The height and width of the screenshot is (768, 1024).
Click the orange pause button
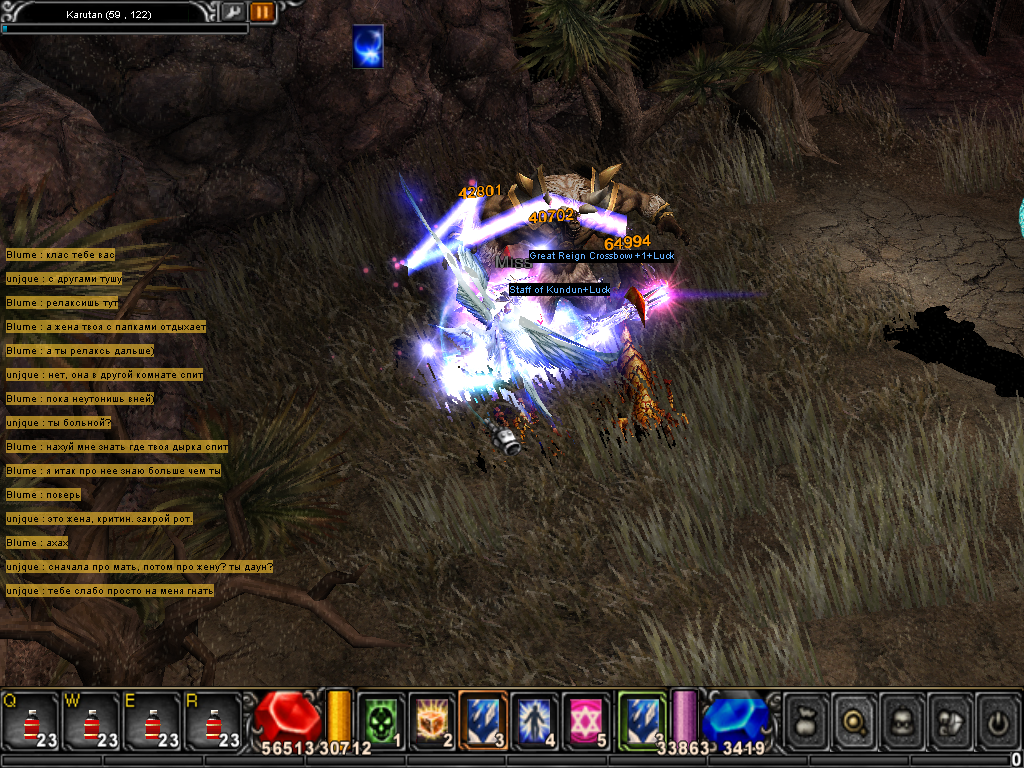click(x=262, y=12)
